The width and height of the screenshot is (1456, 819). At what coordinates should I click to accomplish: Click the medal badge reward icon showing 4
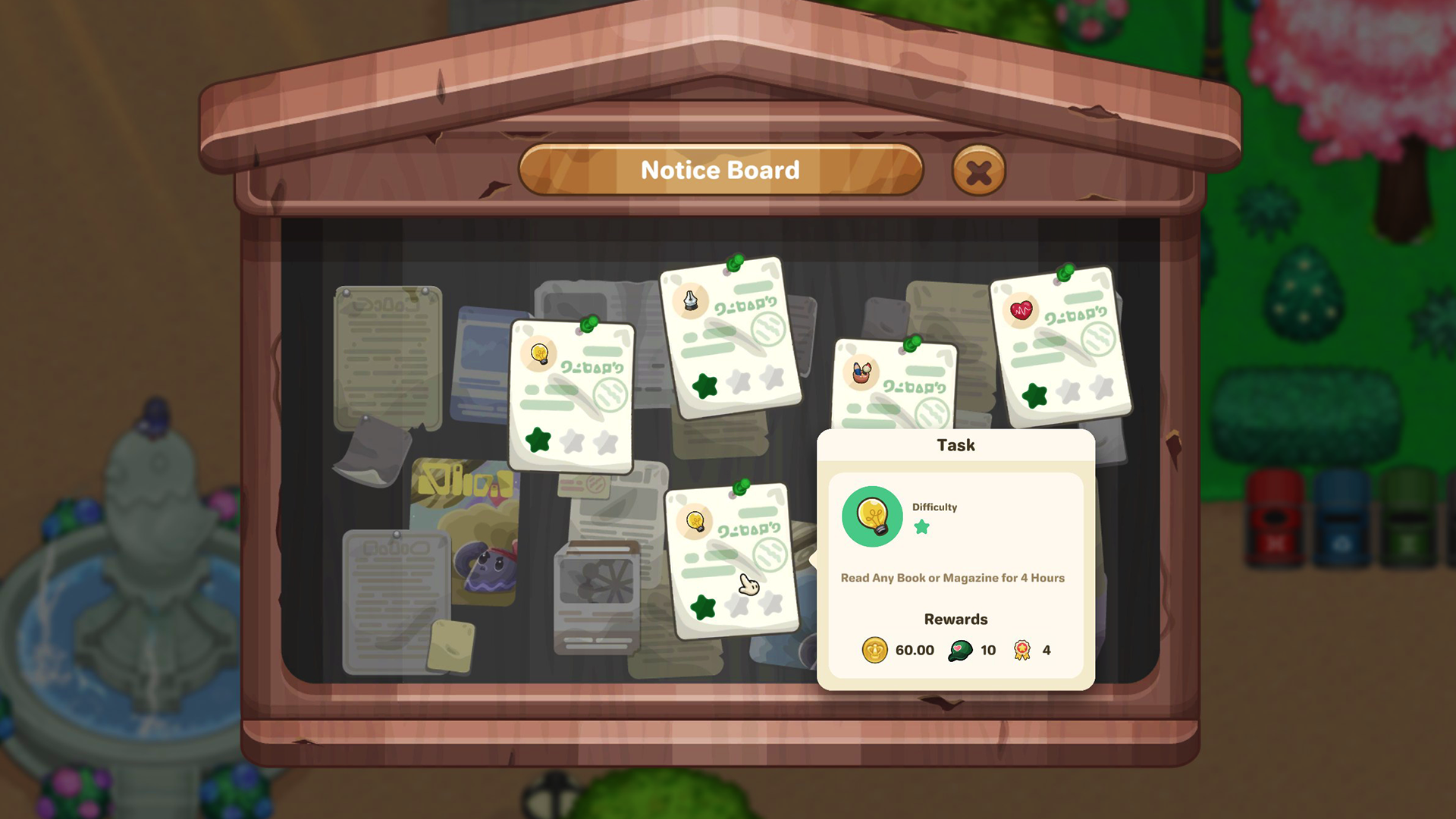pos(1021,650)
